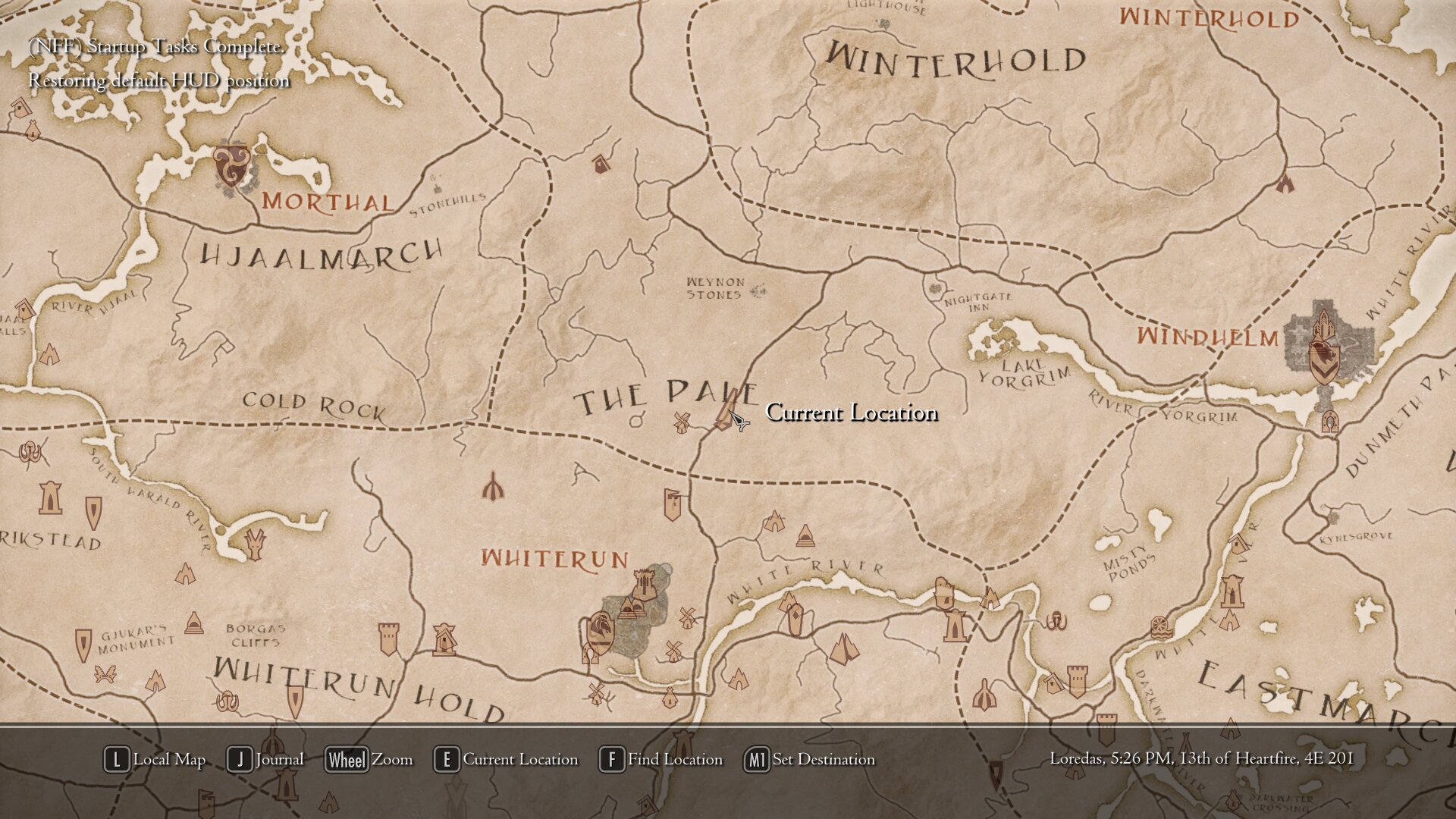This screenshot has height=819, width=1456.
Task: Open the Local Map view
Action: click(155, 759)
